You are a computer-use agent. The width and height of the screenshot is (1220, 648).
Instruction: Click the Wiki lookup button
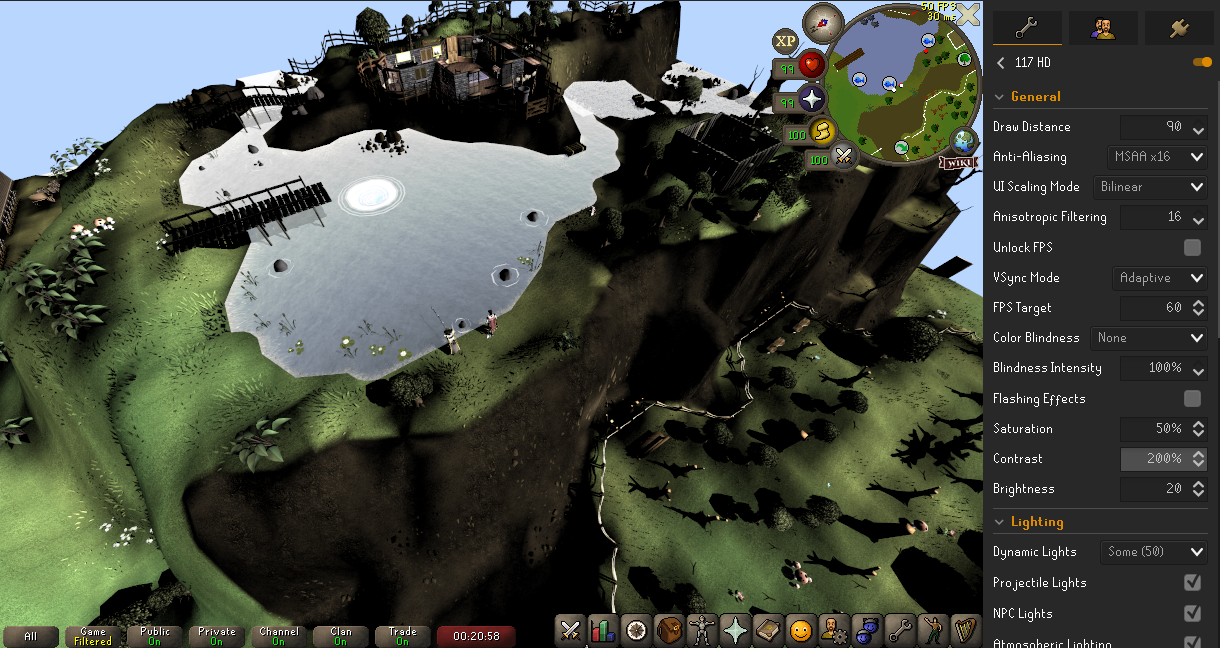coord(957,162)
